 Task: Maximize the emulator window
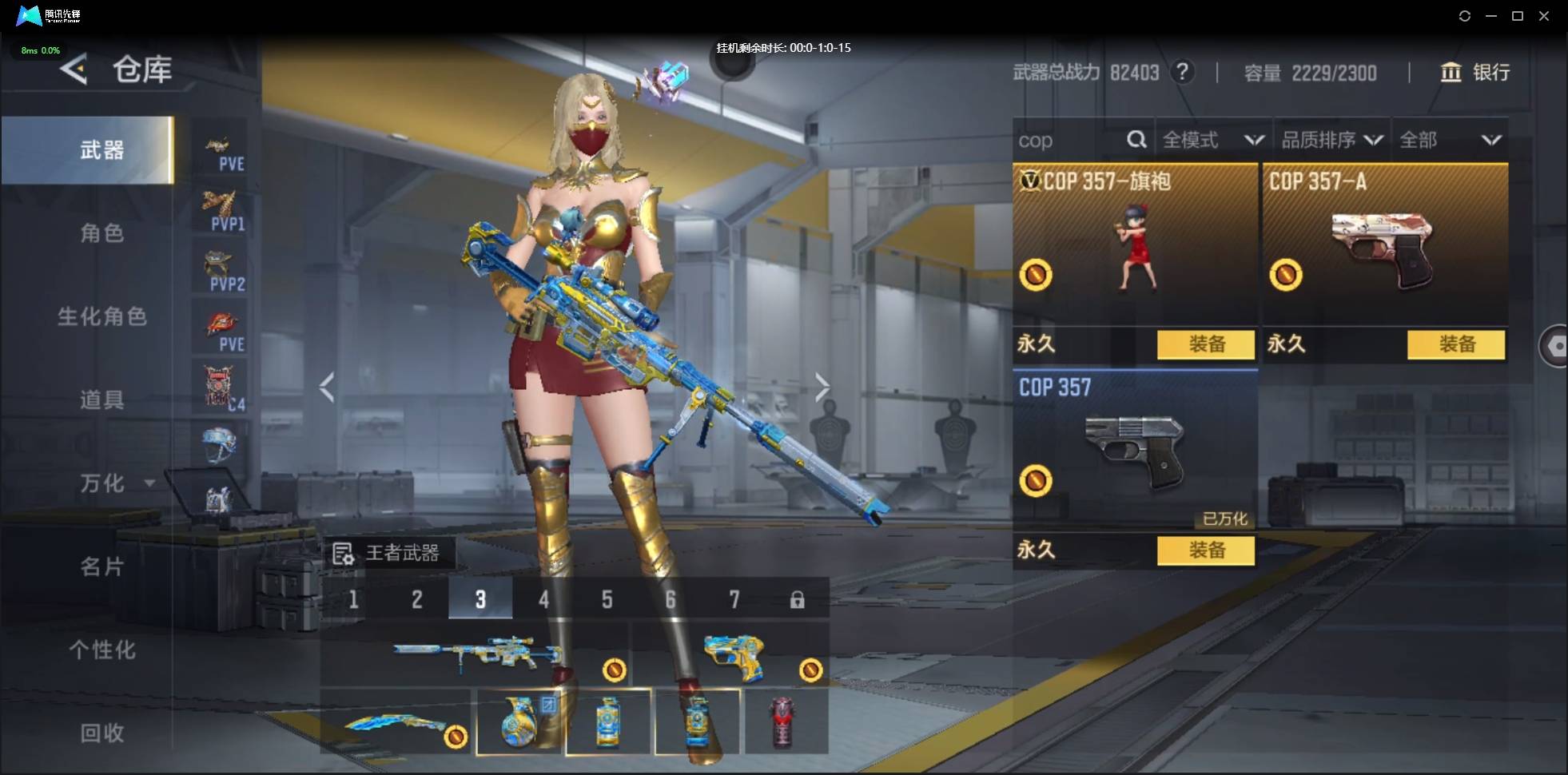coord(1517,16)
